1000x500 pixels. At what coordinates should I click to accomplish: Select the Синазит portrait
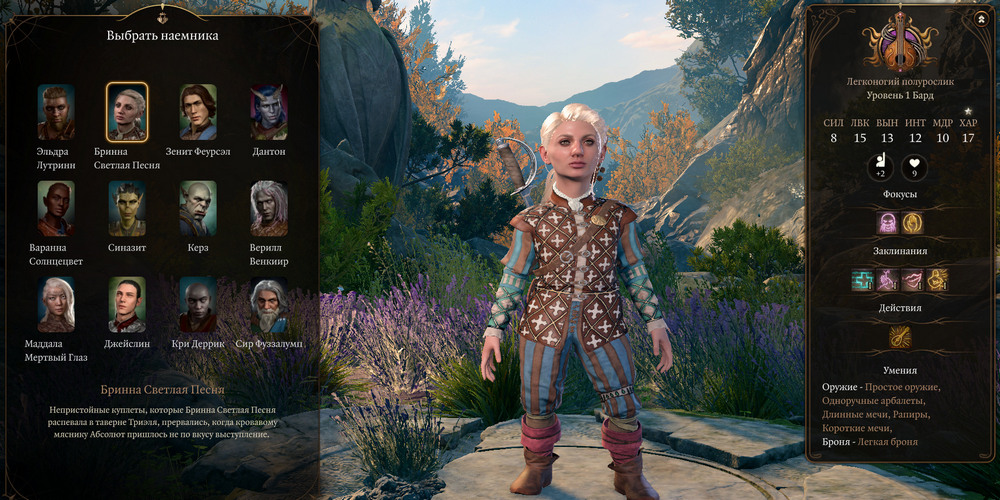(x=127, y=208)
